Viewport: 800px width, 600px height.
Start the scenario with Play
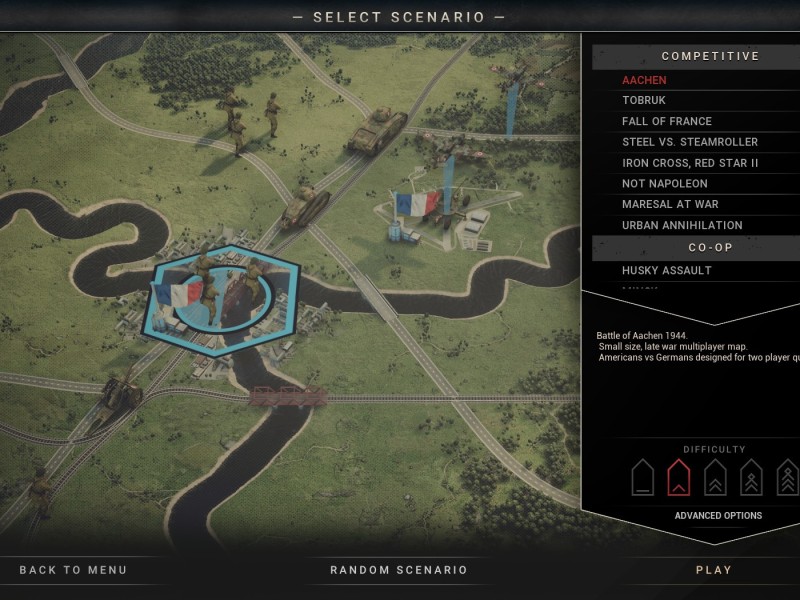[x=714, y=570]
